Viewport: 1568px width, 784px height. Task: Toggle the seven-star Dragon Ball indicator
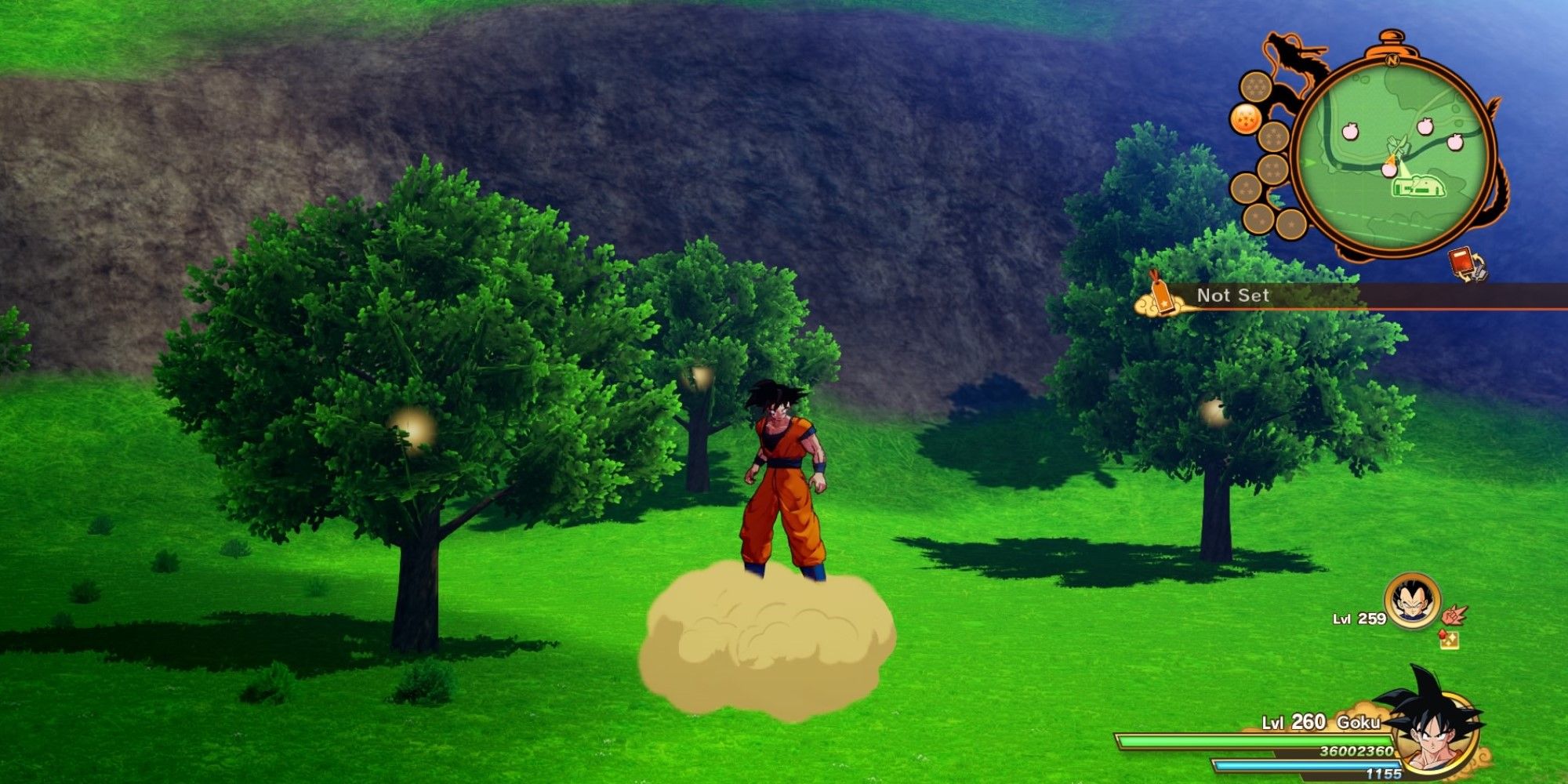(1254, 86)
